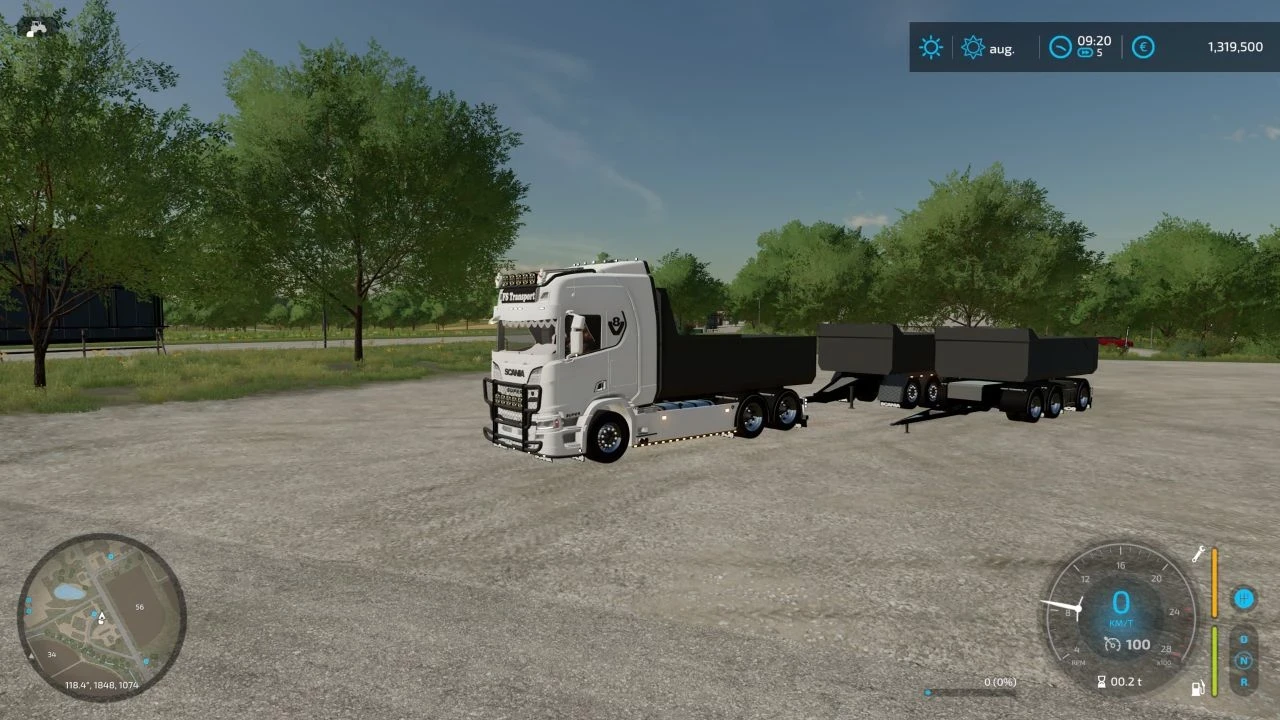Viewport: 1280px width, 720px height.
Task: Select the D drive gear
Action: pyautogui.click(x=1243, y=639)
